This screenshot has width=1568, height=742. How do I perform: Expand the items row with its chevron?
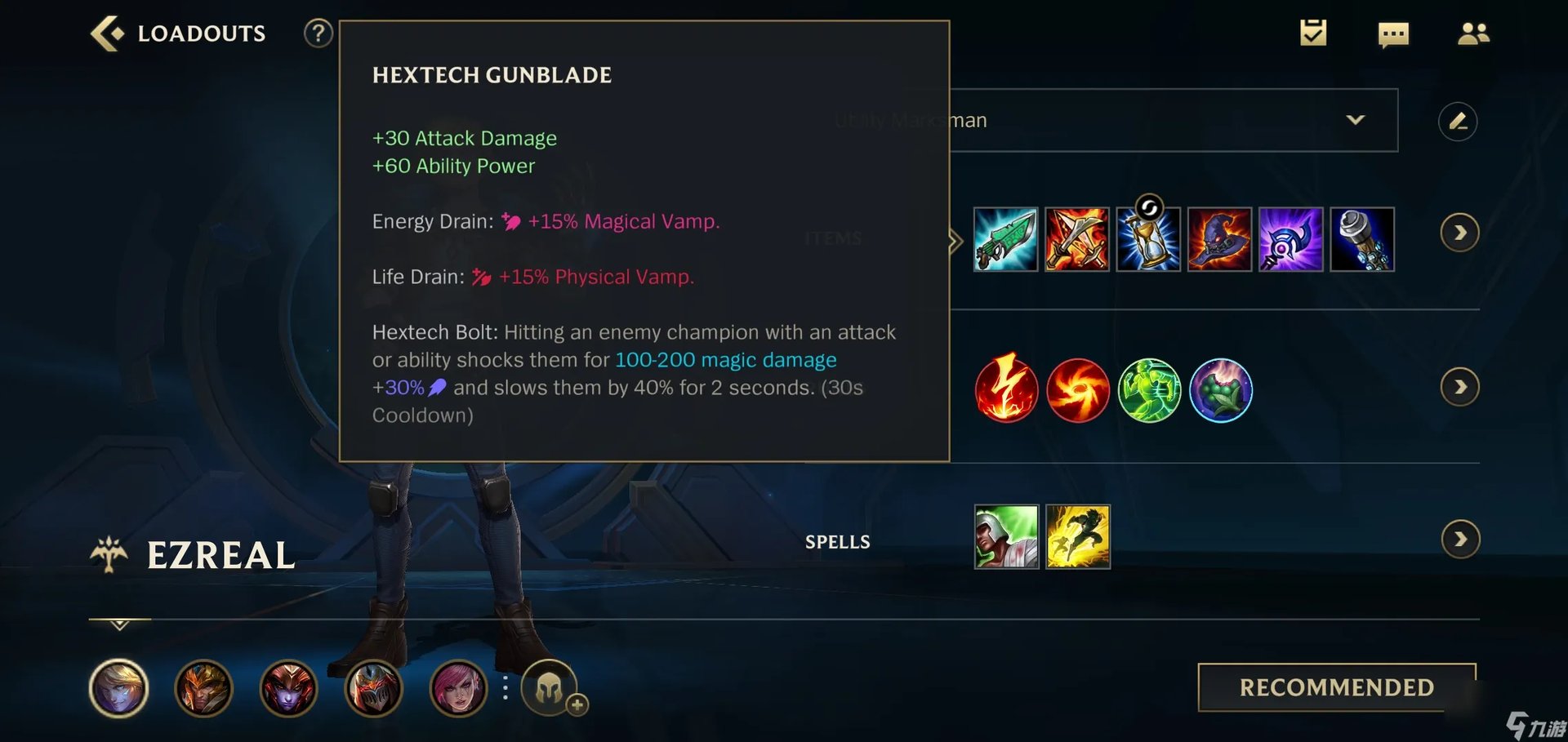[x=1461, y=233]
